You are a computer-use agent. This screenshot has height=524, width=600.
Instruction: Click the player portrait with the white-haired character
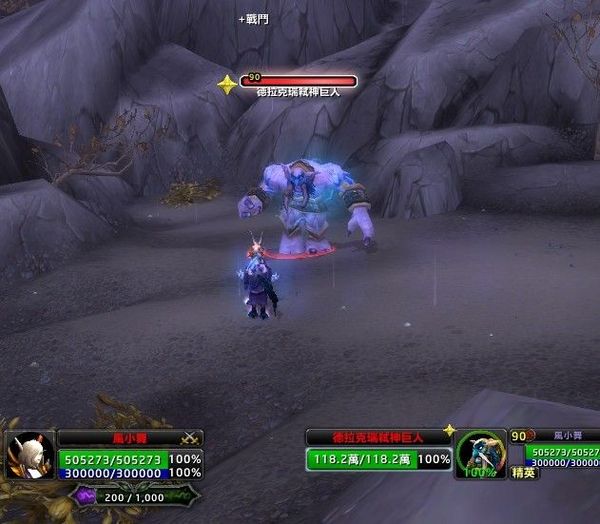click(30, 457)
